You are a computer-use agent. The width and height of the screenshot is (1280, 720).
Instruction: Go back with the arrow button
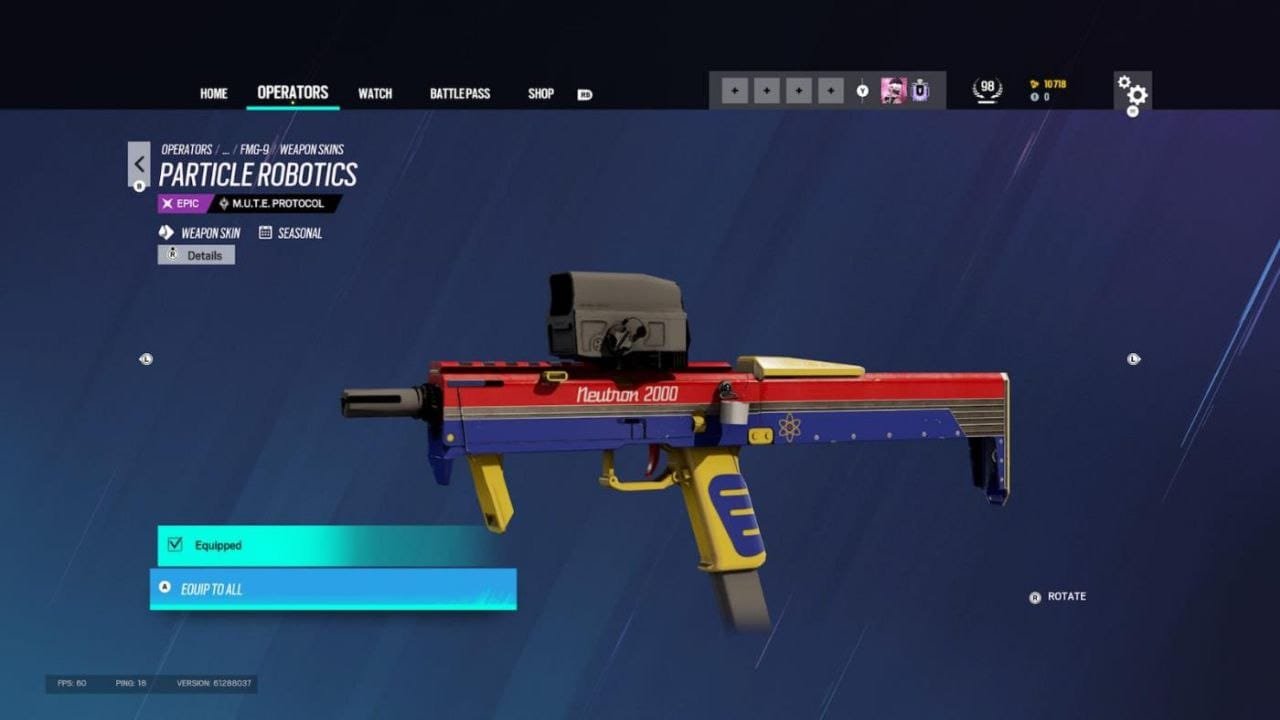[139, 164]
